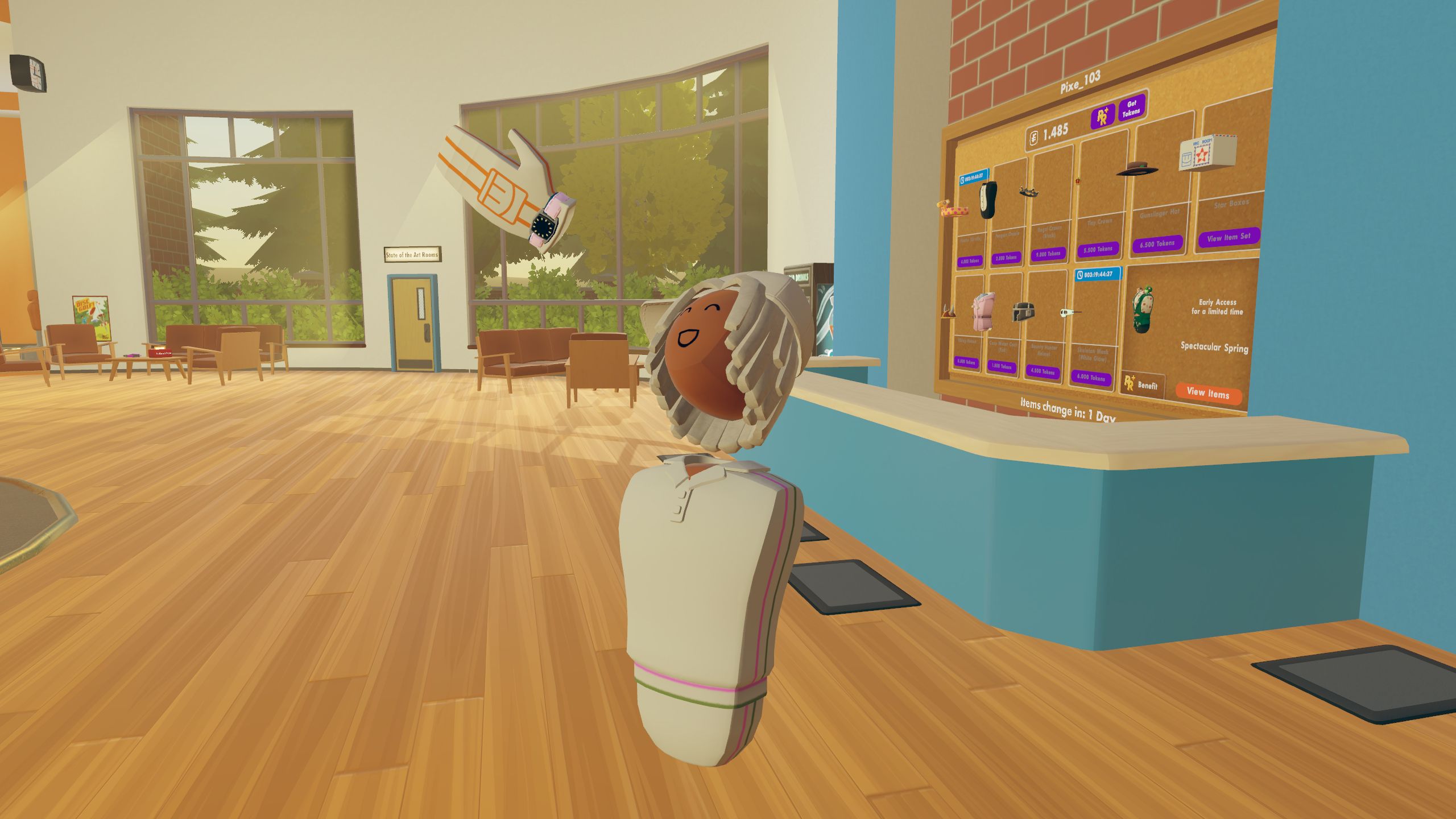This screenshot has width=1456, height=819.
Task: Select the Gunslinger Hat shop item
Action: [x=1136, y=169]
